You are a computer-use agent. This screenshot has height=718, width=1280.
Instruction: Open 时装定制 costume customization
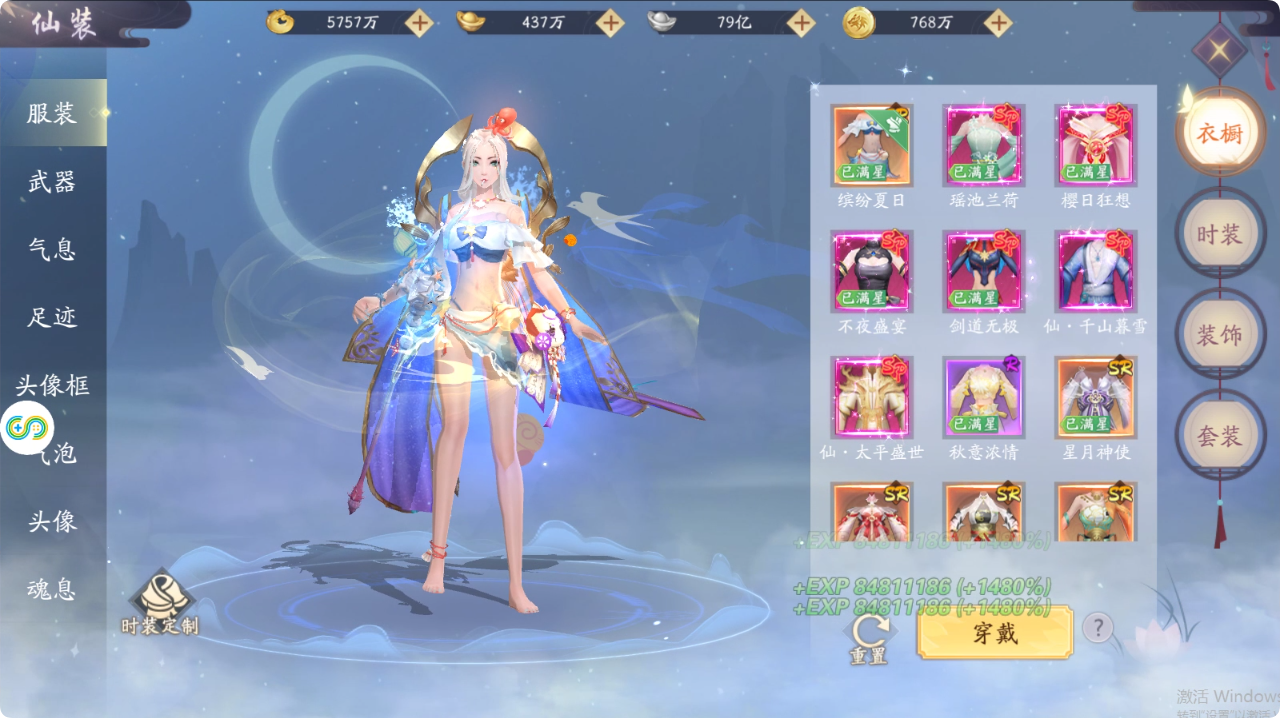coord(160,603)
